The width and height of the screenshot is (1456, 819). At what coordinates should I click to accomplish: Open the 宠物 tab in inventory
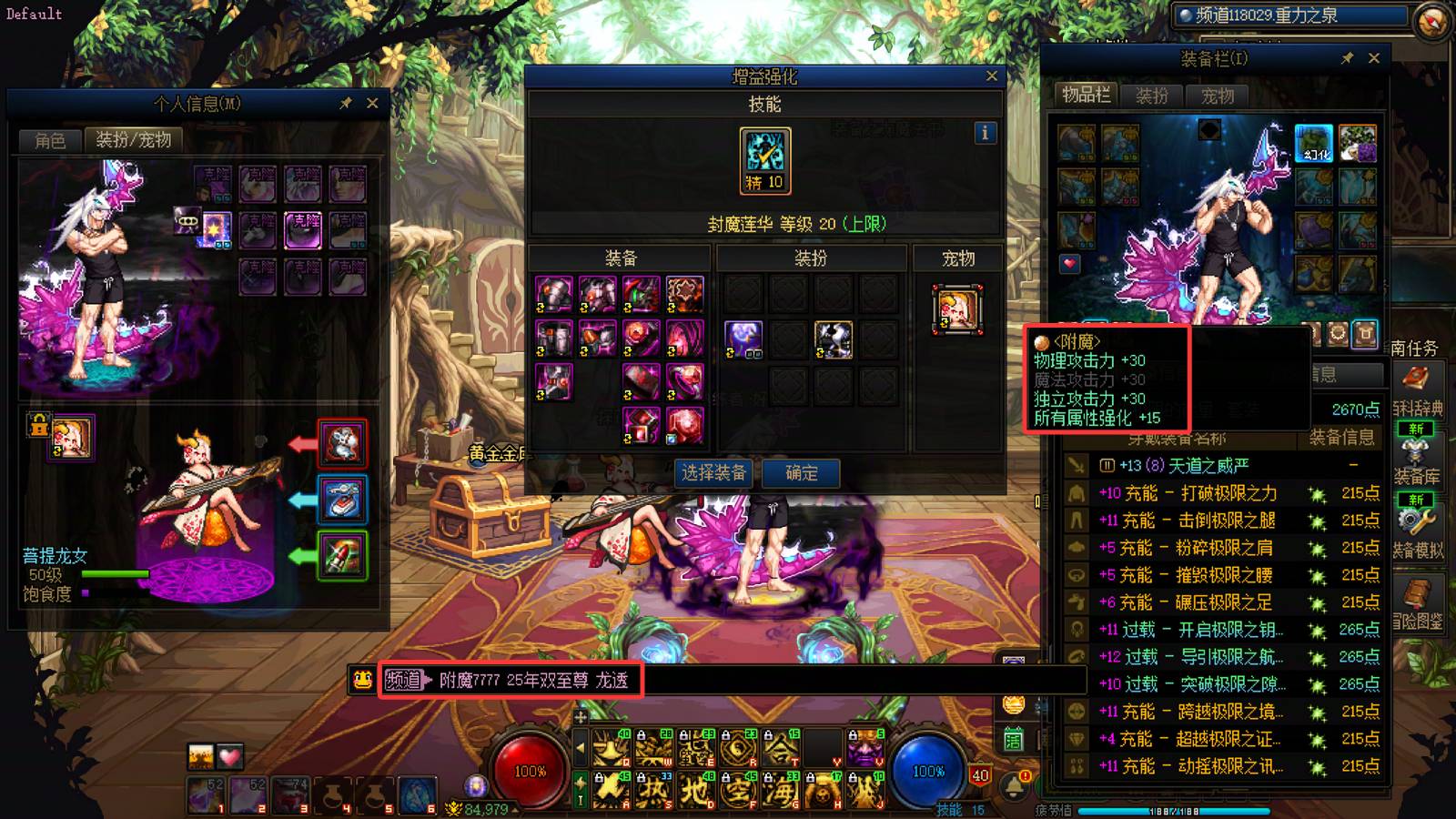click(1218, 96)
